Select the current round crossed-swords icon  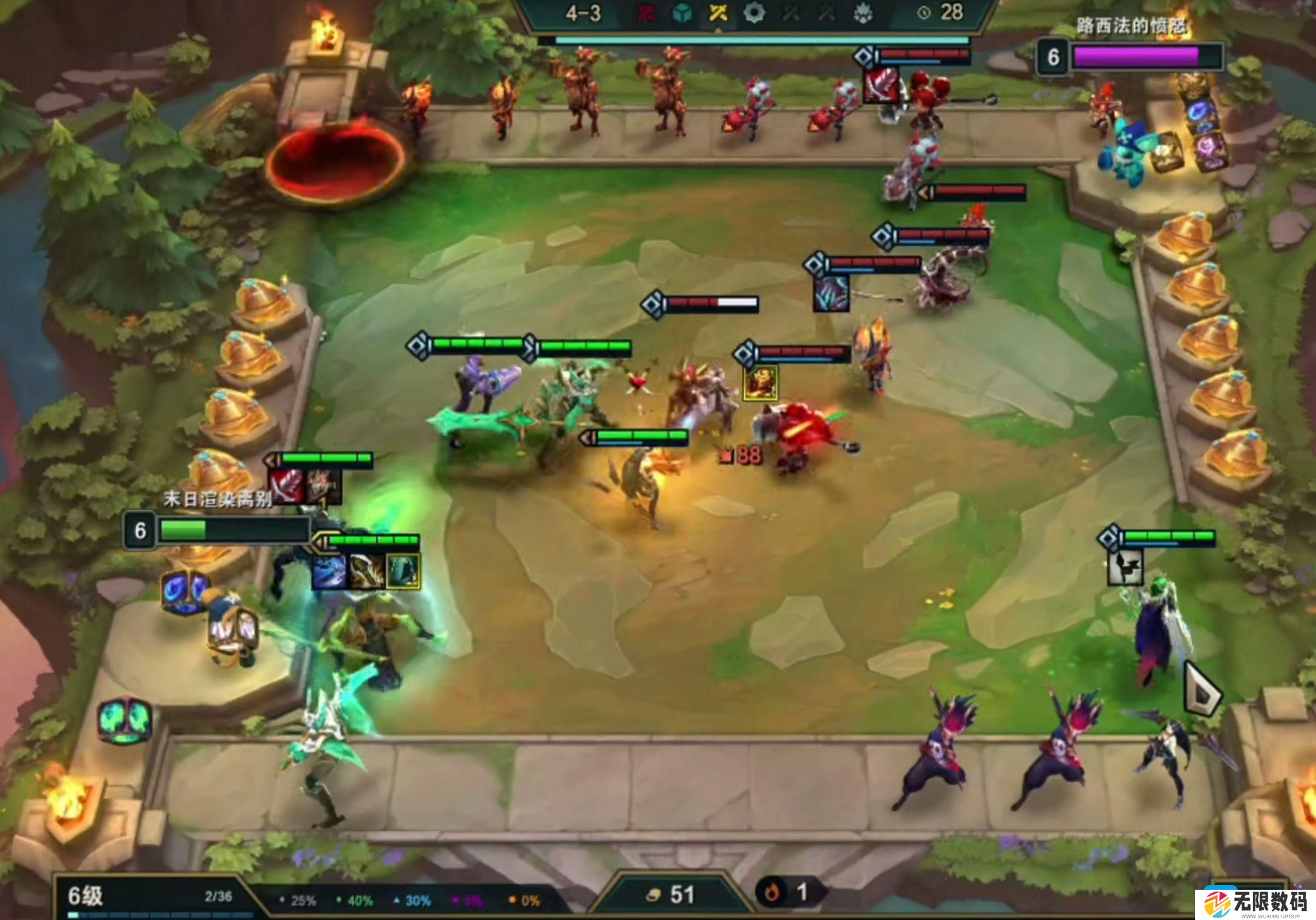718,13
